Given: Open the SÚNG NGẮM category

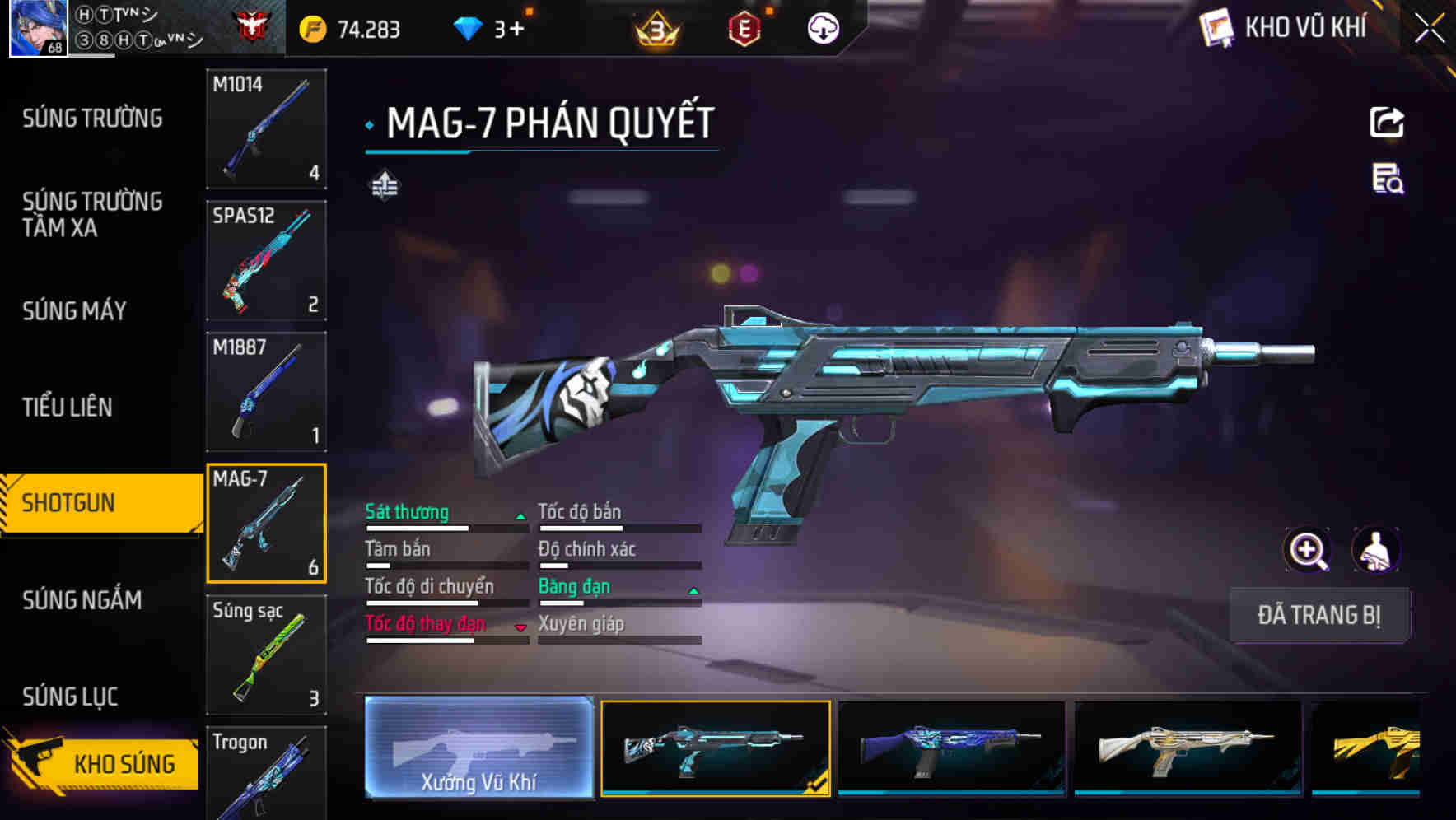Looking at the screenshot, I should pos(82,600).
